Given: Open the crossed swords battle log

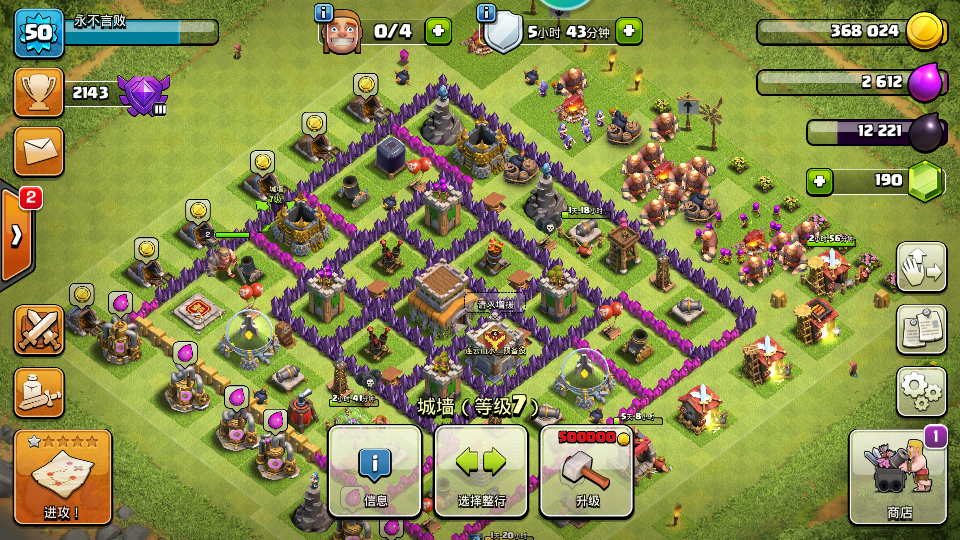Looking at the screenshot, I should coord(39,330).
